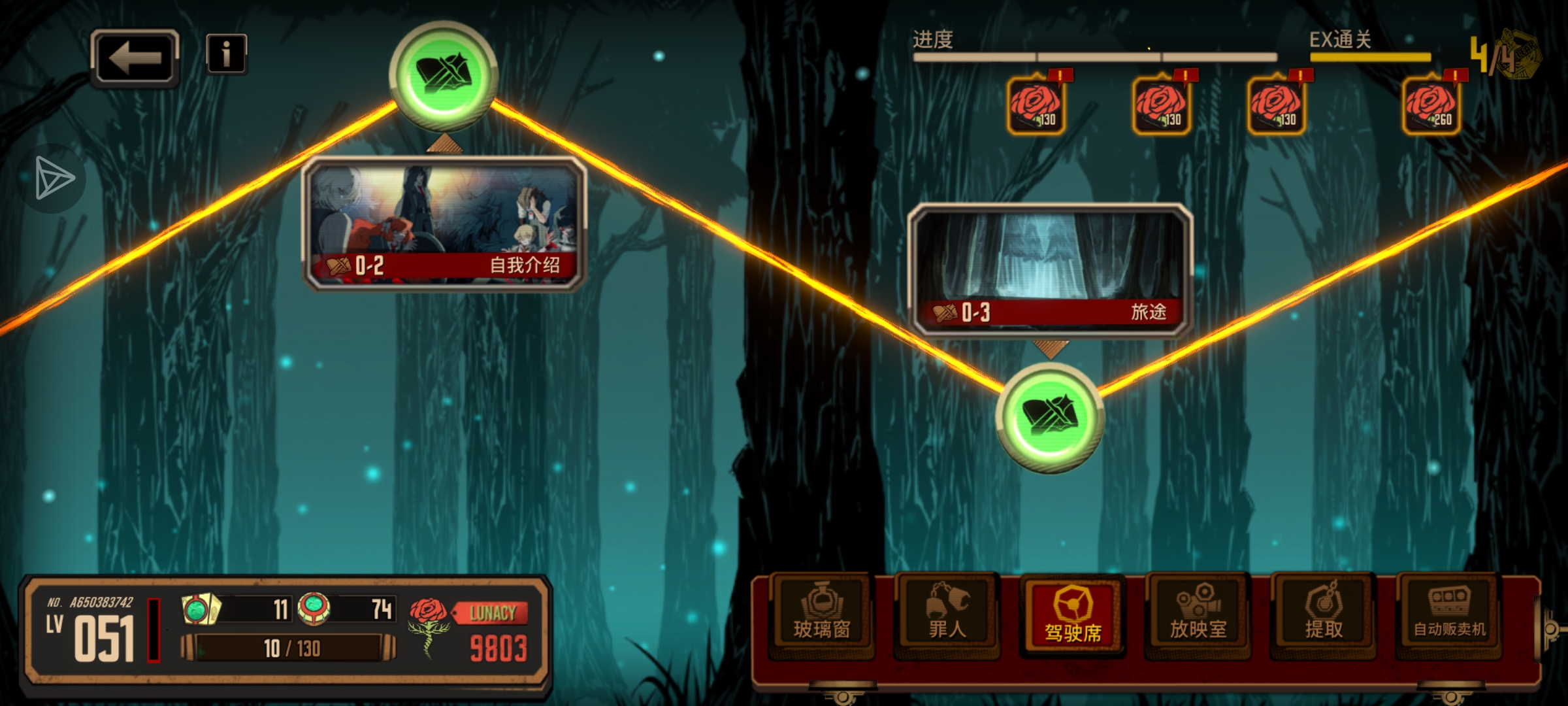Select stage 0-3 旅途 thumbnail
The image size is (1568, 706).
click(1050, 269)
